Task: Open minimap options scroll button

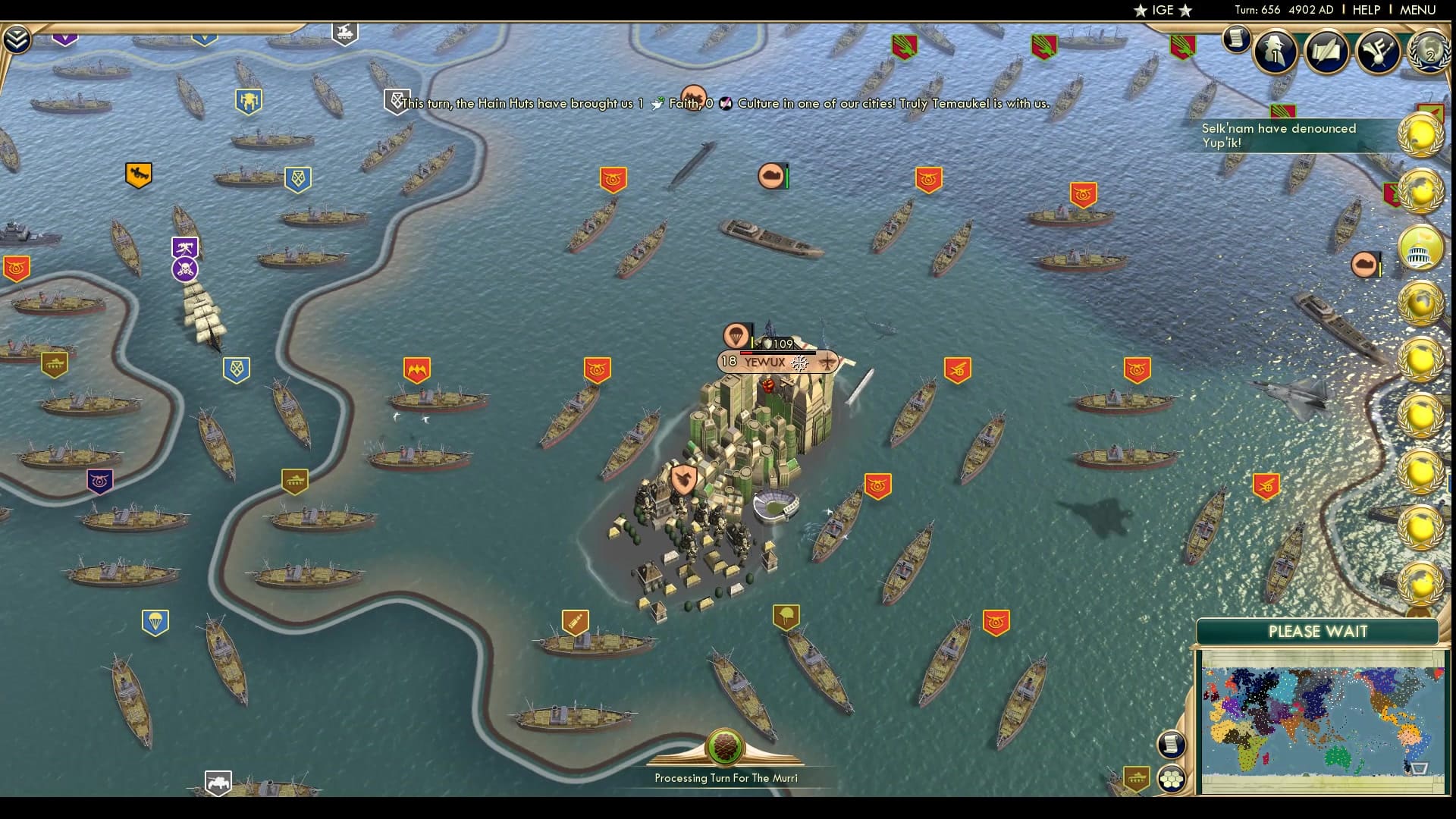Action: (1171, 744)
